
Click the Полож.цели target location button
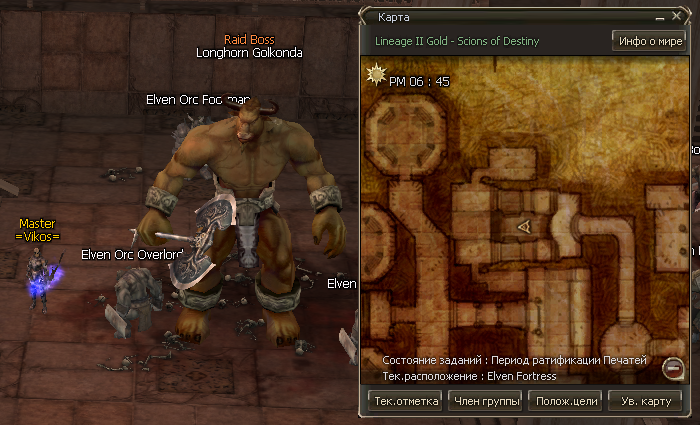tap(566, 401)
